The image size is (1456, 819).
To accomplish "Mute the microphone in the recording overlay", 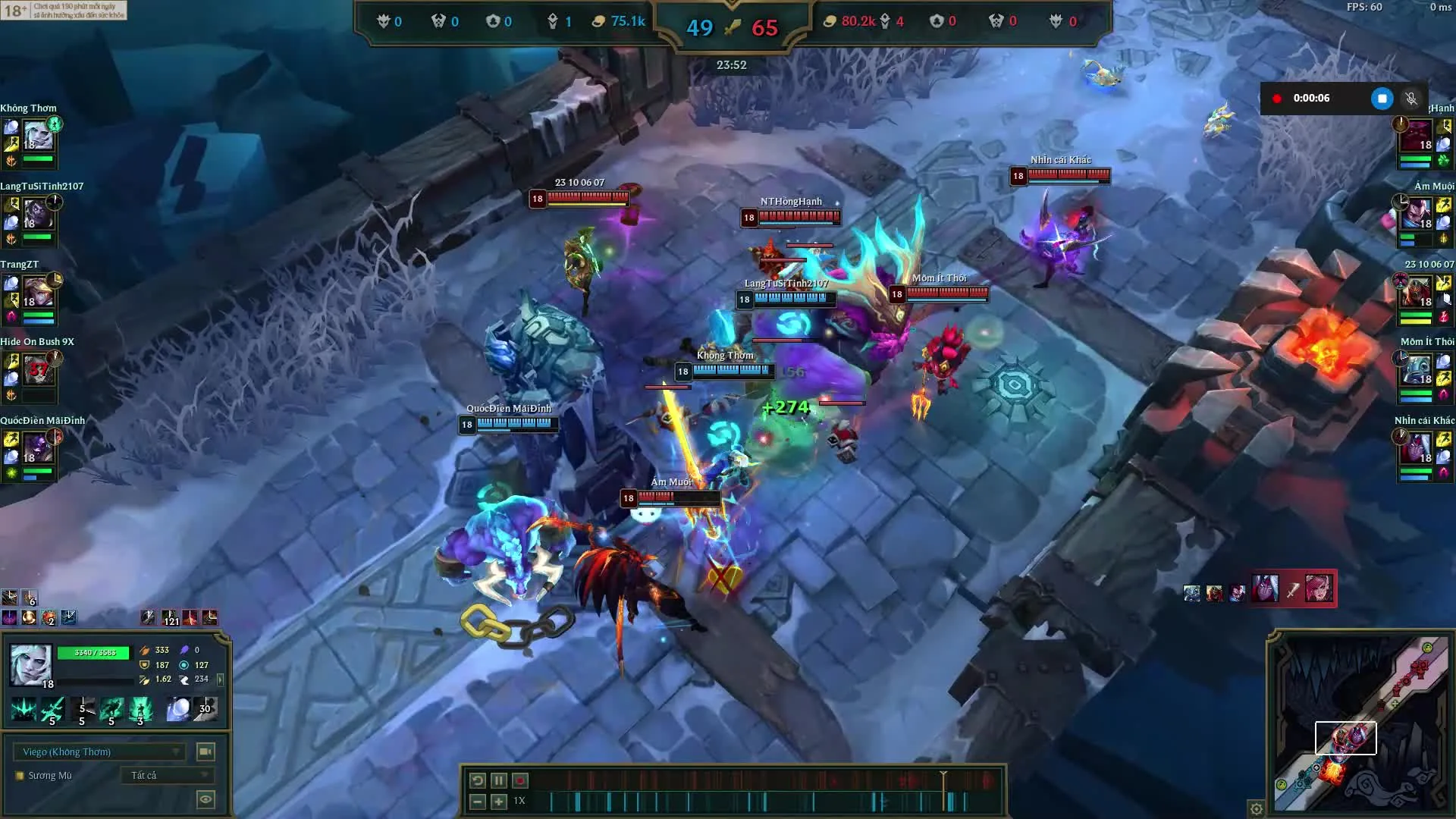I will pyautogui.click(x=1410, y=99).
